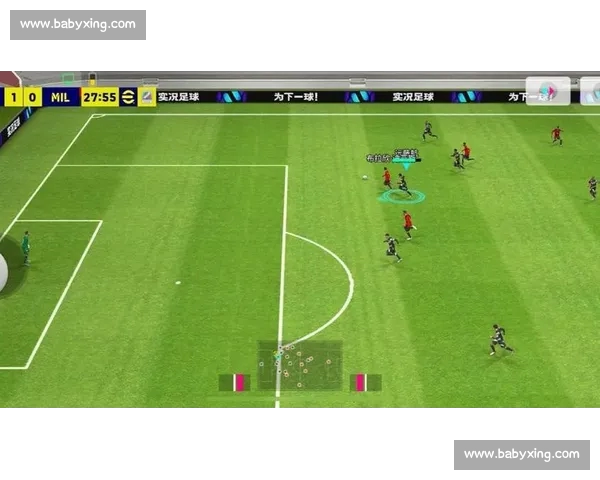Touch the virtual movement joystick
This screenshot has height=480, width=600.
[x=3, y=270]
